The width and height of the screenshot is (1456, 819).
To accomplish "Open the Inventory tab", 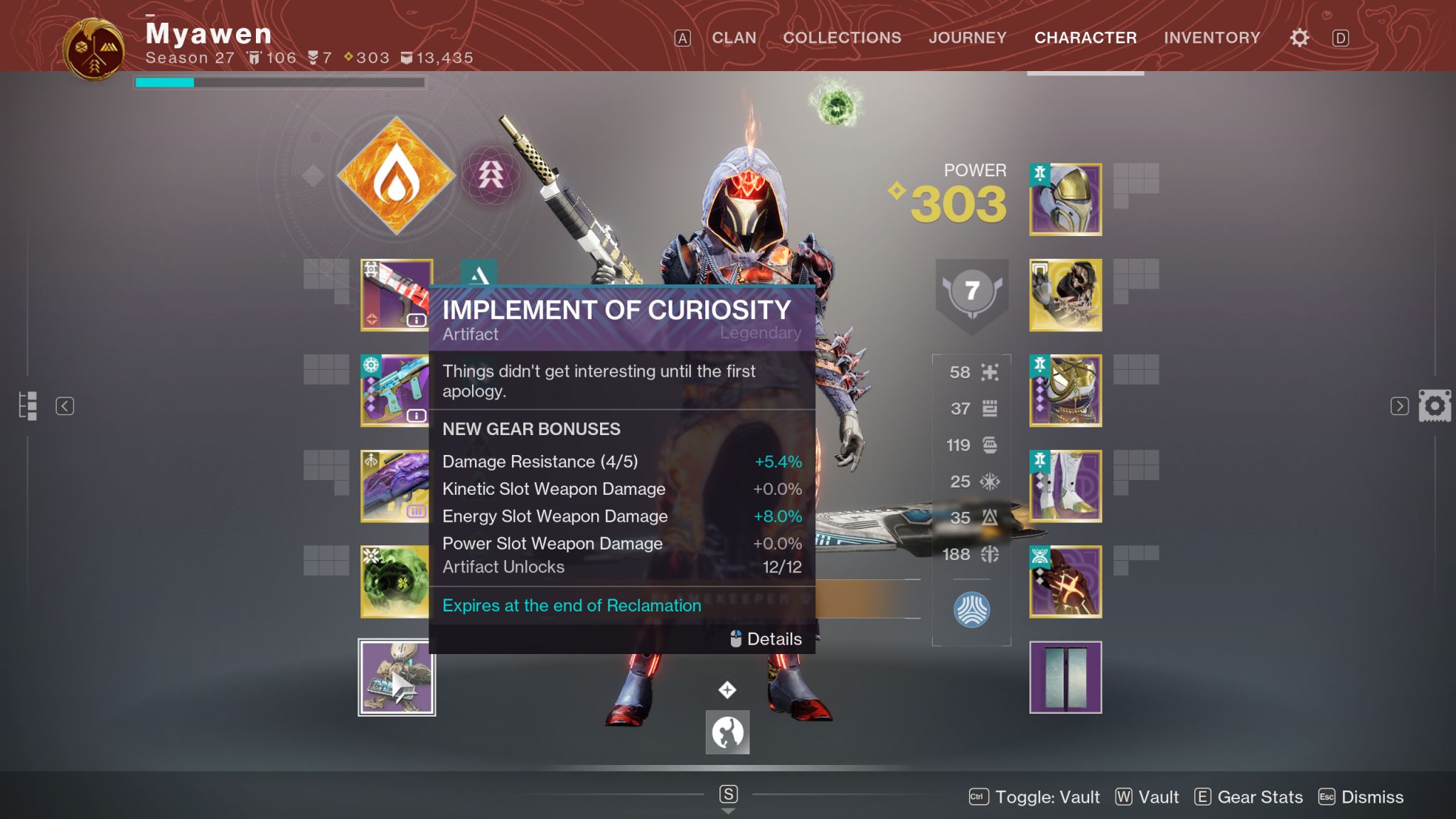I will click(x=1211, y=38).
